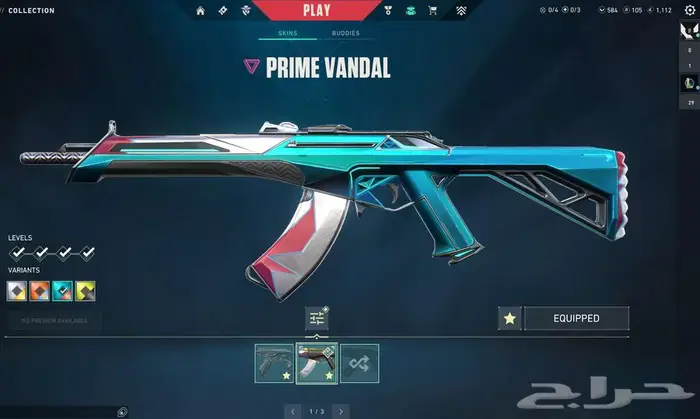The height and width of the screenshot is (419, 700).
Task: Open the shopping cart store icon
Action: (x=433, y=11)
